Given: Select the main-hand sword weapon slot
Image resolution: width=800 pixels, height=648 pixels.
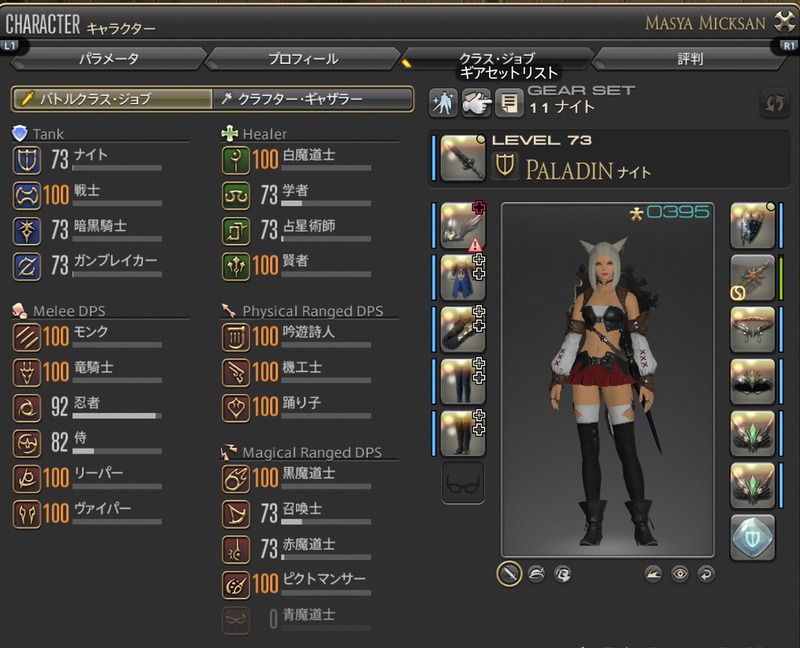Looking at the screenshot, I should pyautogui.click(x=462, y=157).
